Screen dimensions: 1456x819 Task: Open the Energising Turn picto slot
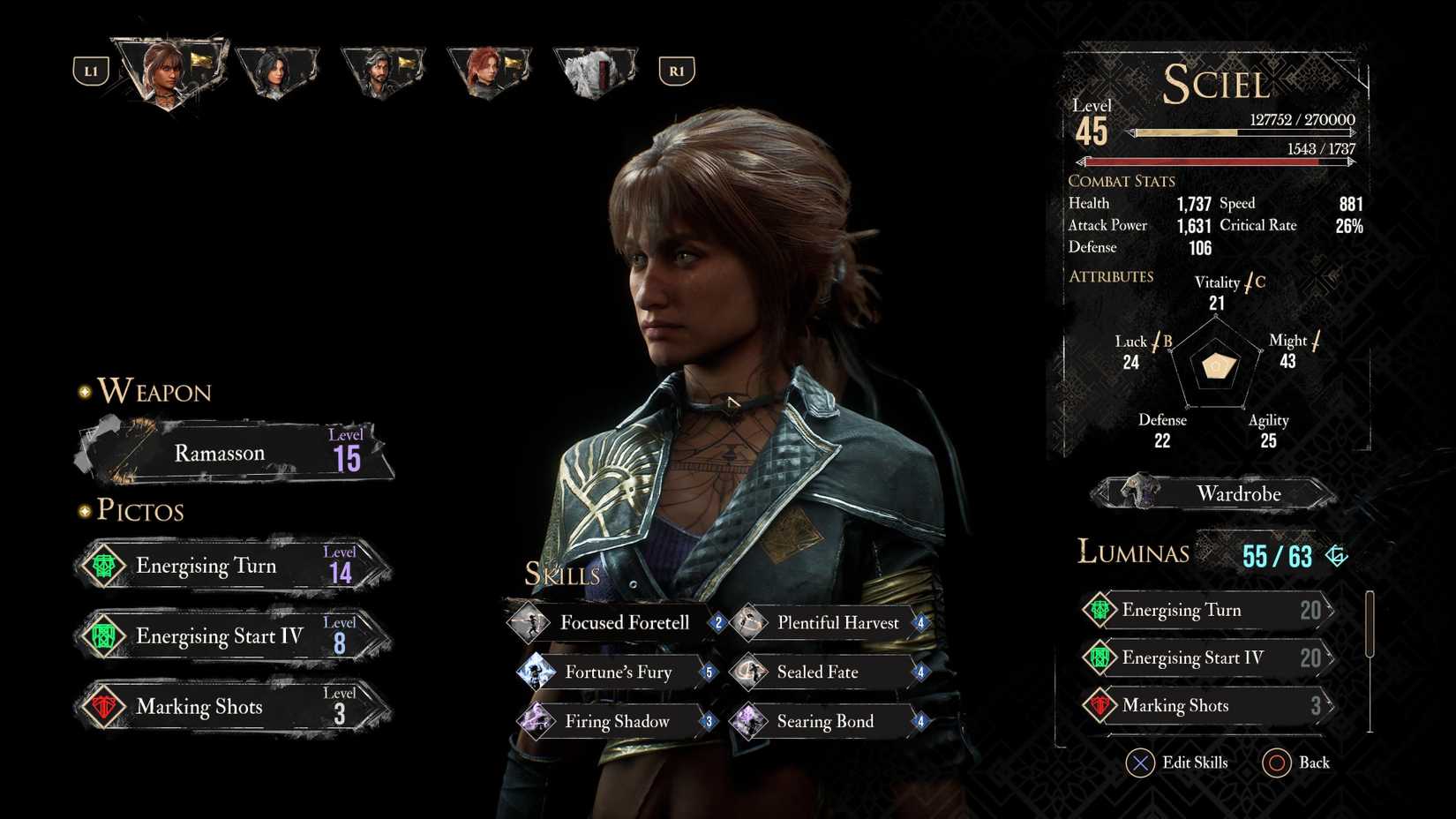[231, 566]
